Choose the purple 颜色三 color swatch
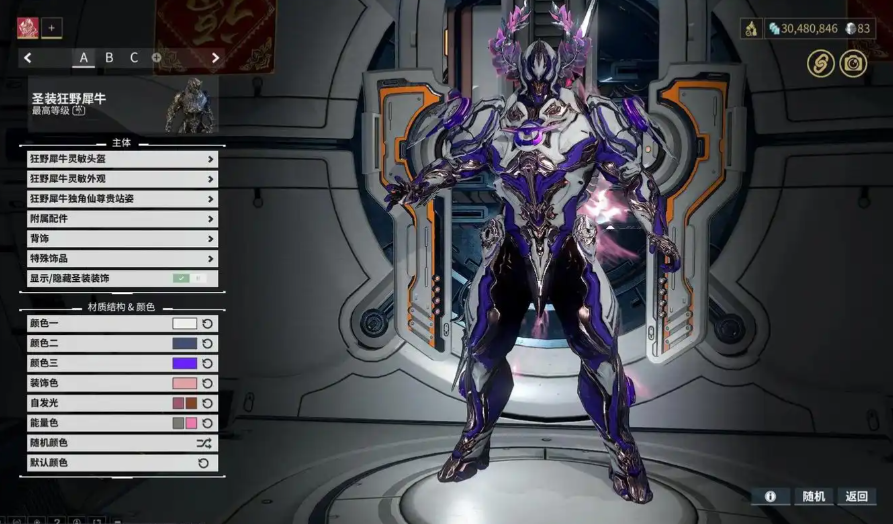The height and width of the screenshot is (524, 893). coord(184,364)
